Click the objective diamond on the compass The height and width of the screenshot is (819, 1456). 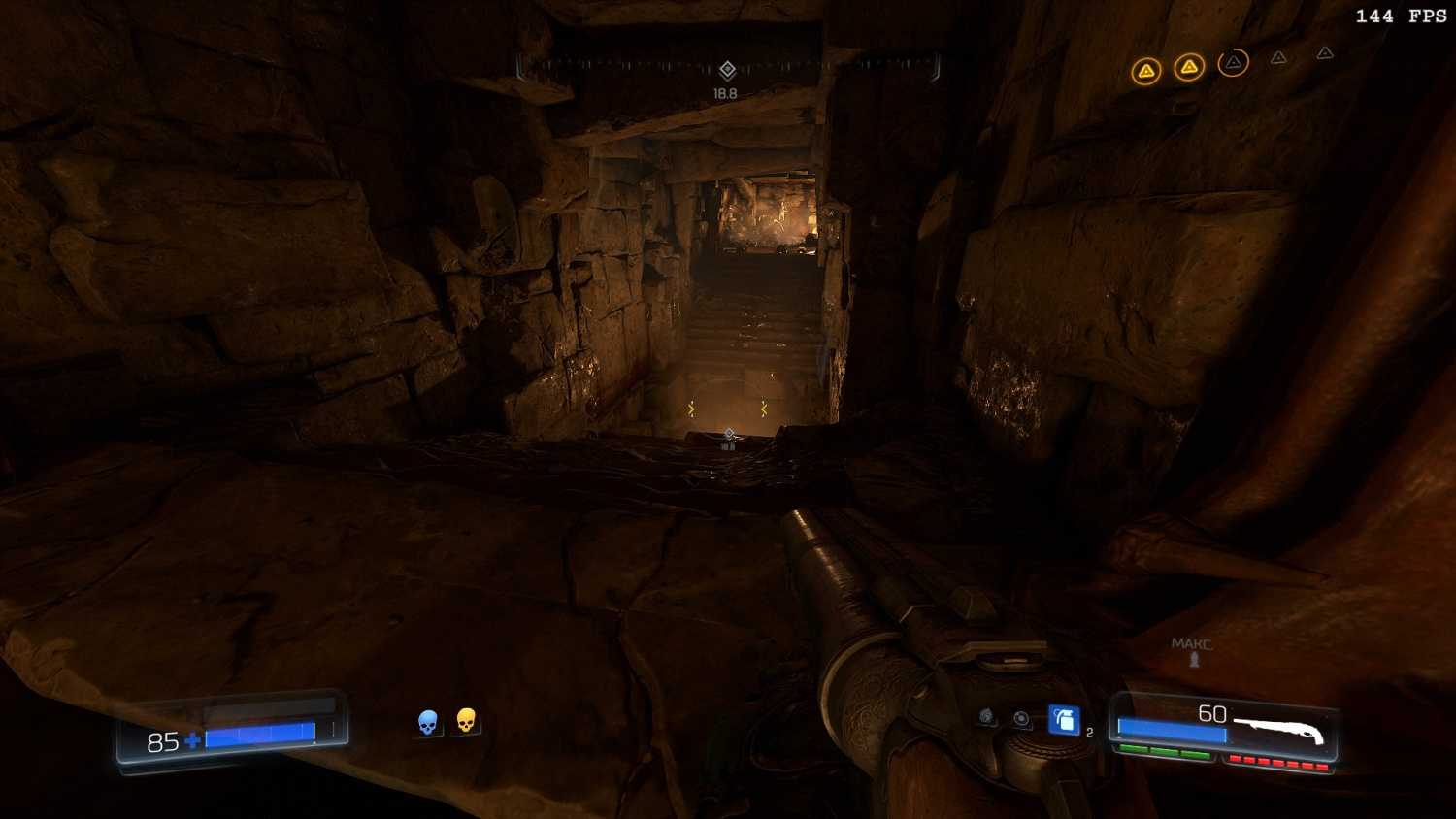727,70
